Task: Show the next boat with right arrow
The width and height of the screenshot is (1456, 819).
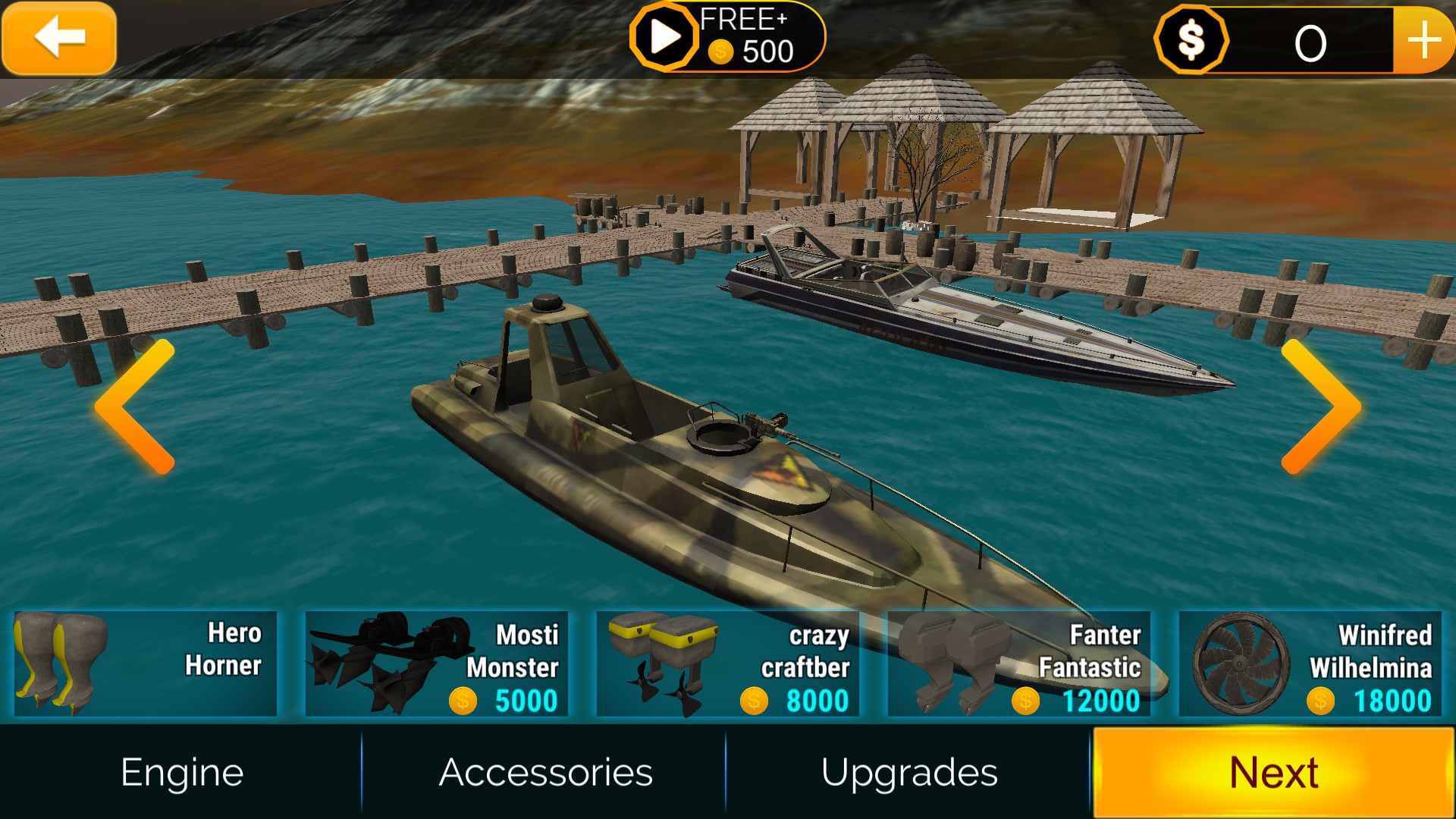Action: (x=1319, y=407)
